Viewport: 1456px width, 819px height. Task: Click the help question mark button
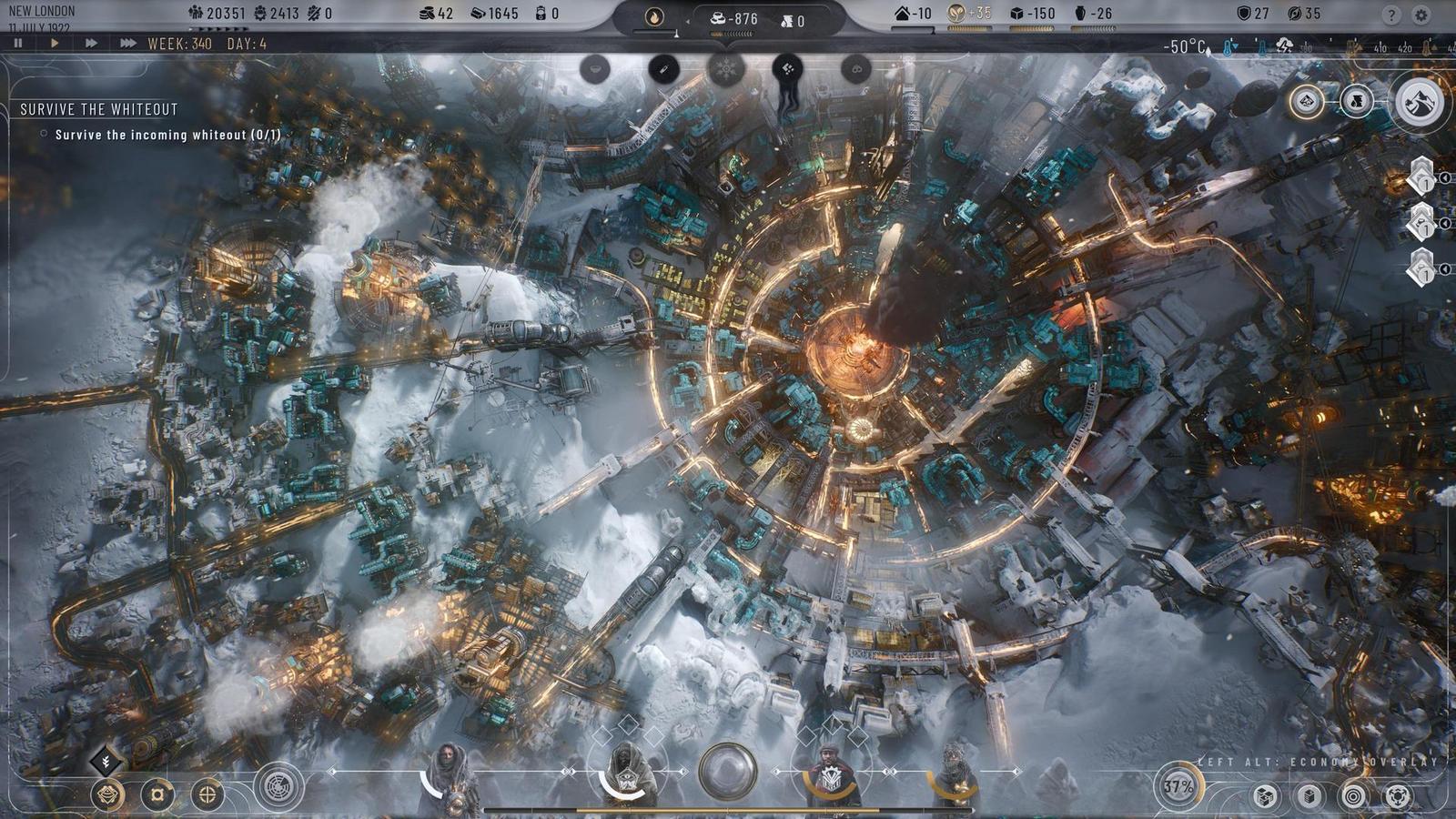[1390, 14]
